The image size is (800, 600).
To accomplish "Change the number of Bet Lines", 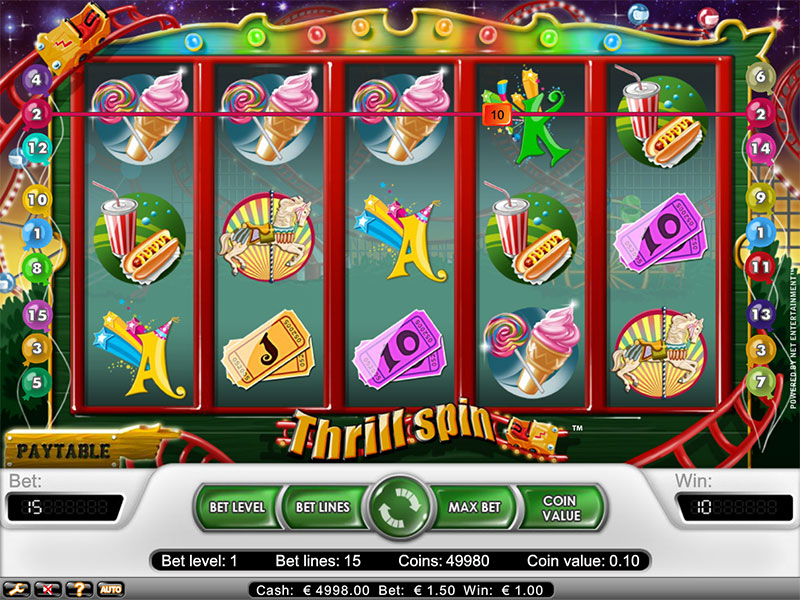I will pyautogui.click(x=322, y=507).
